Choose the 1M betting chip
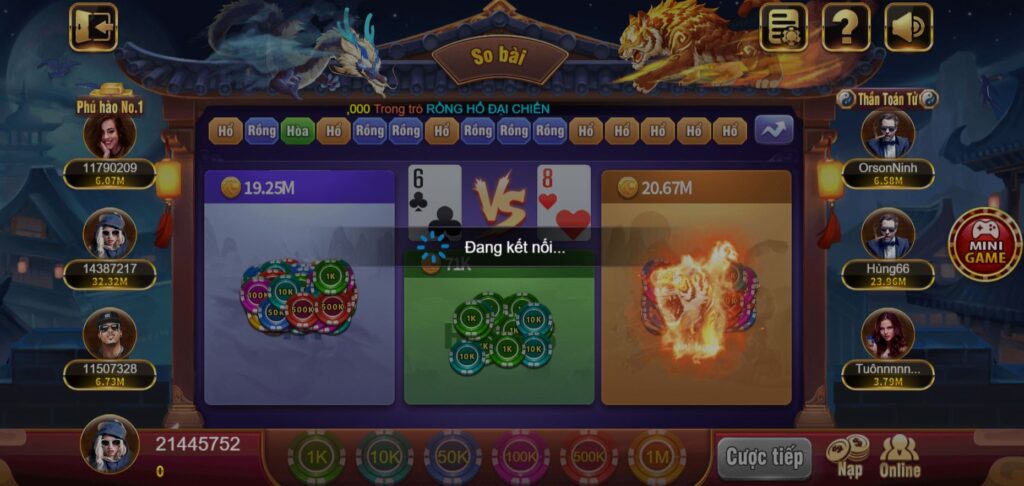Image resolution: width=1024 pixels, height=486 pixels. pos(657,458)
